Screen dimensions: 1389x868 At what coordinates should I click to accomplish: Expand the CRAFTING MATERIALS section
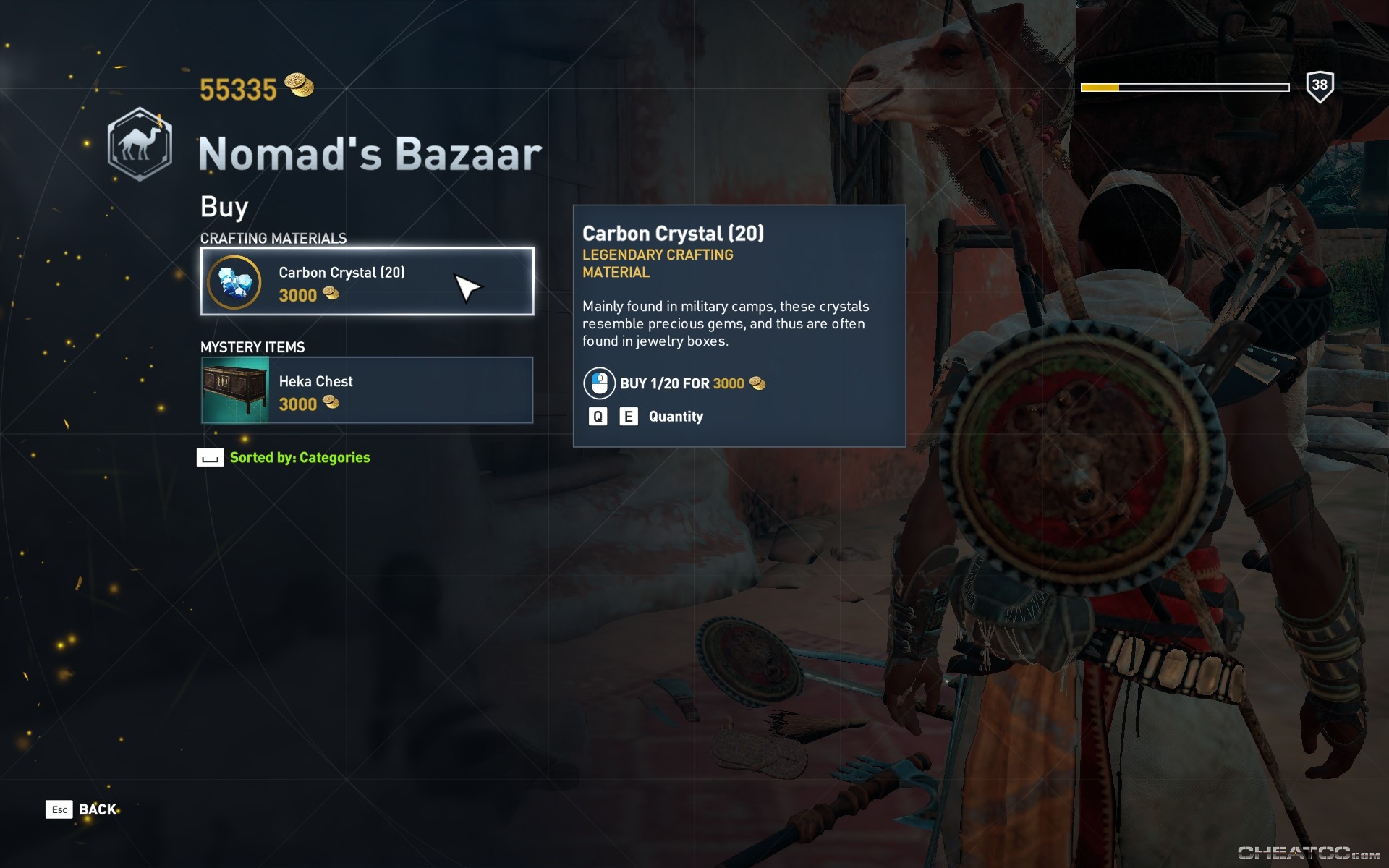(273, 238)
